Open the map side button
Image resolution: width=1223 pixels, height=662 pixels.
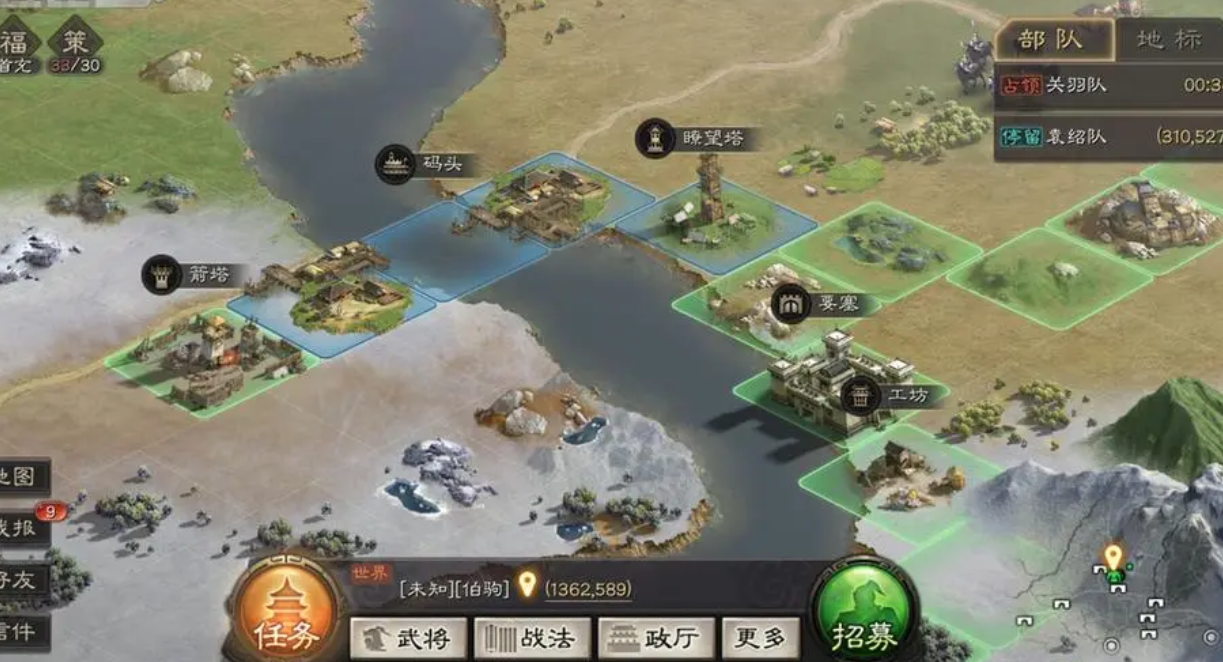(x=20, y=476)
